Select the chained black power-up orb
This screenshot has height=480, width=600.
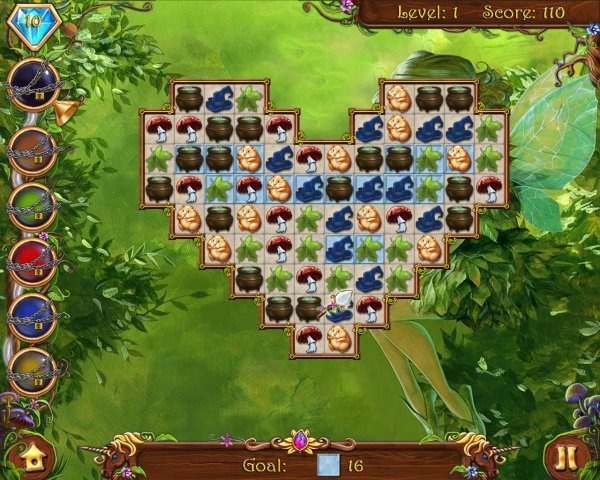32,83
